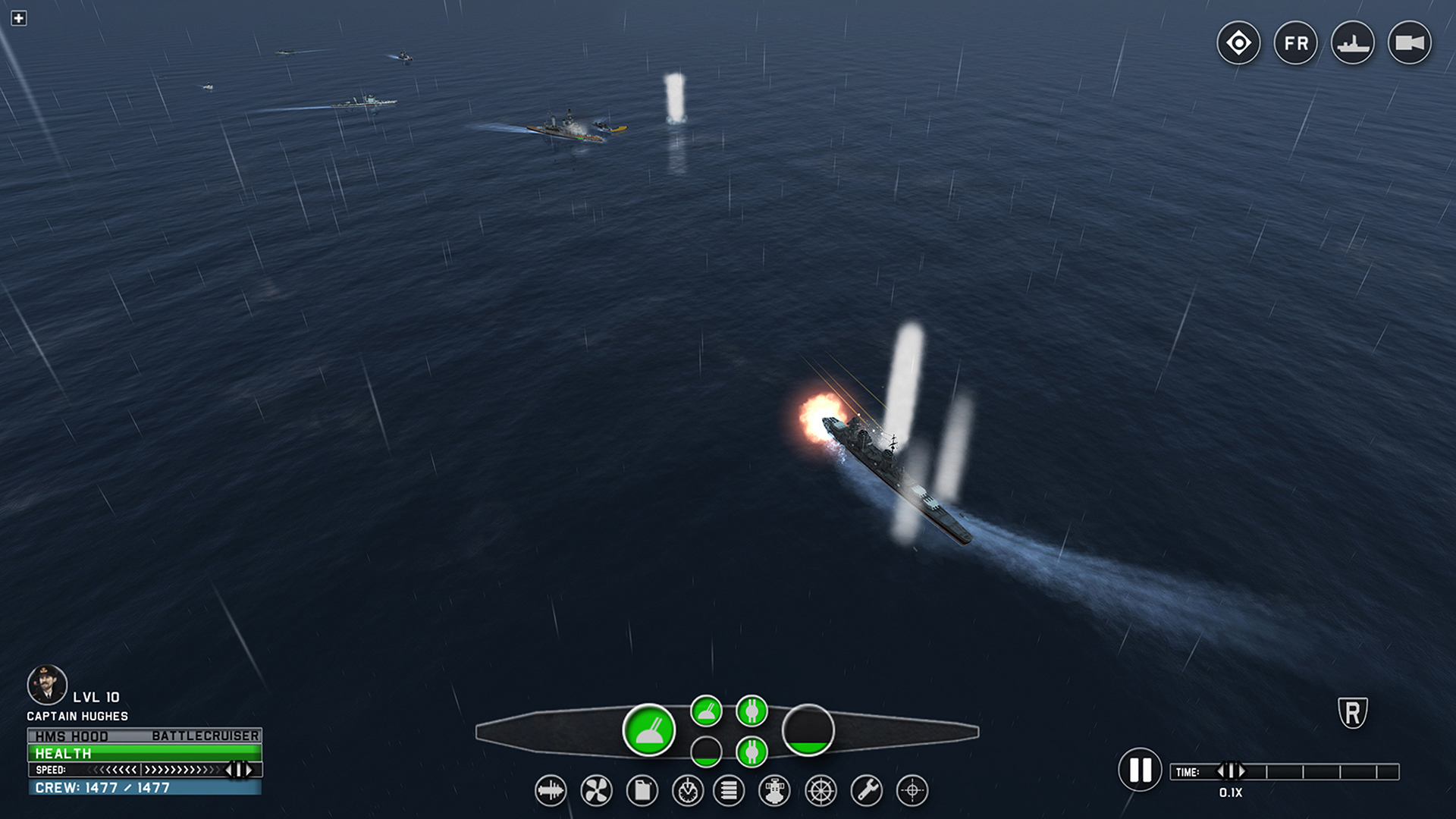The height and width of the screenshot is (819, 1456).
Task: Click the stopwatch timer icon
Action: coord(686,789)
